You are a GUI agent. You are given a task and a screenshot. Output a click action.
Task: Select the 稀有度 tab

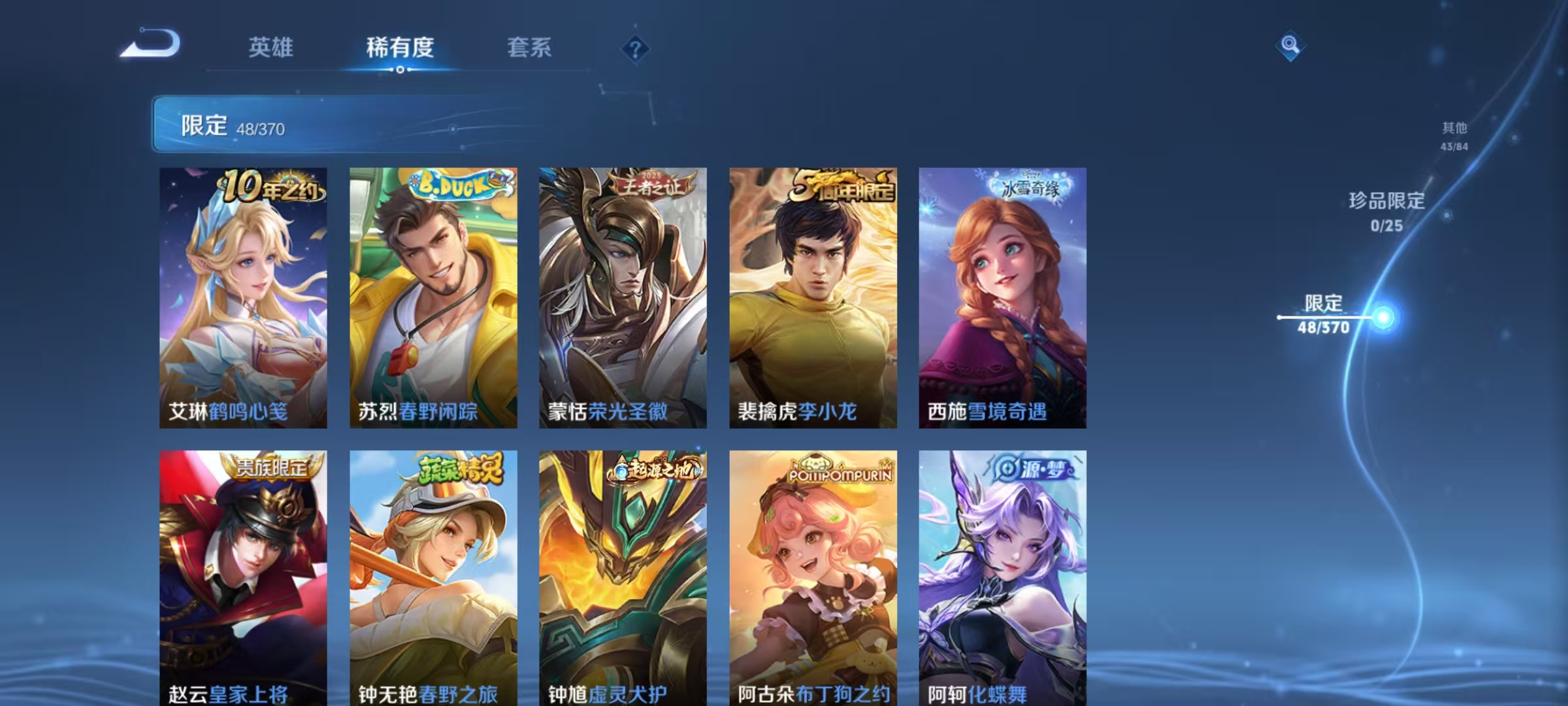(x=400, y=47)
